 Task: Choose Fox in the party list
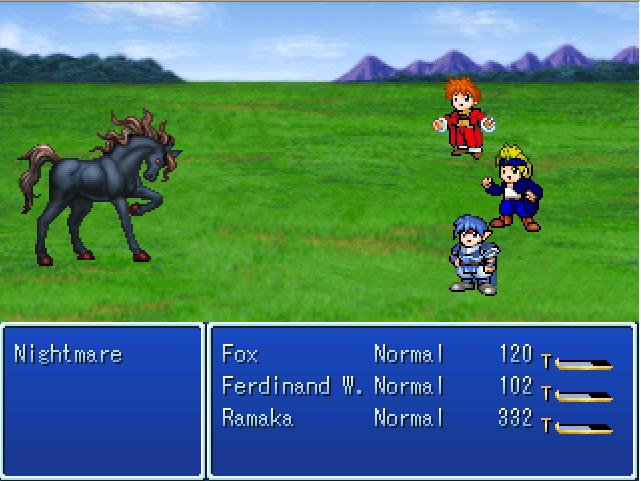click(x=240, y=354)
